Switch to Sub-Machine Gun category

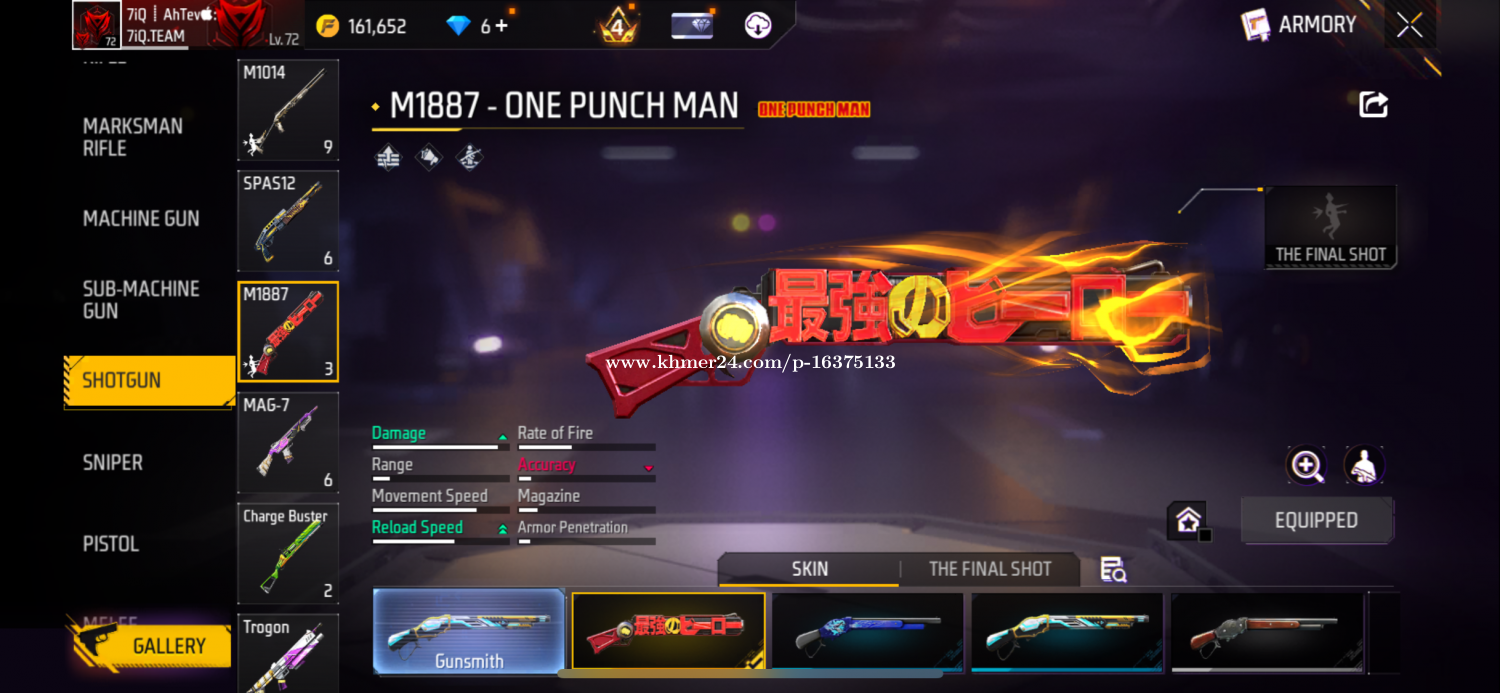point(141,300)
